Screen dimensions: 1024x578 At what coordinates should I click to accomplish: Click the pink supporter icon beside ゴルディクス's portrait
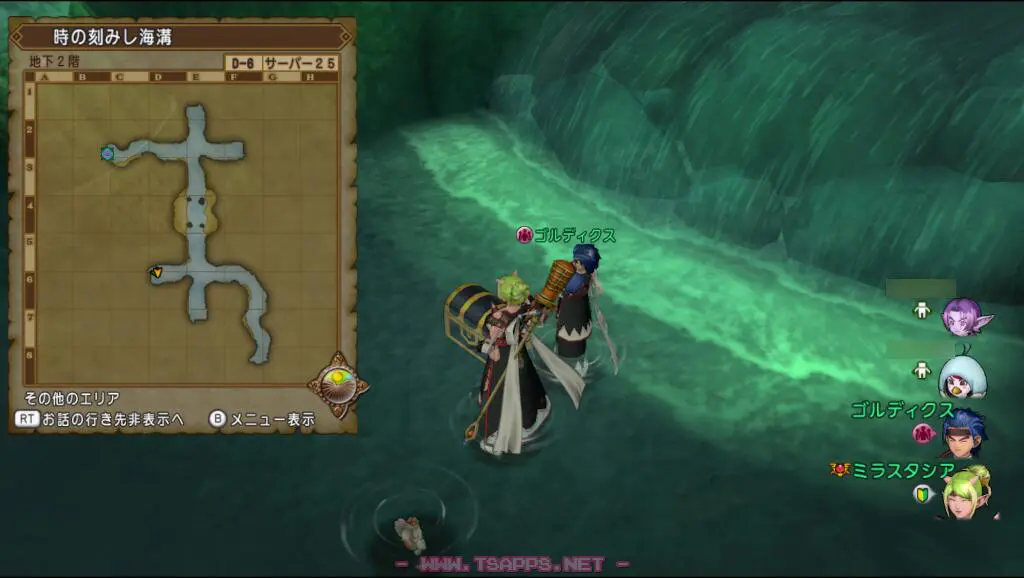[x=922, y=433]
